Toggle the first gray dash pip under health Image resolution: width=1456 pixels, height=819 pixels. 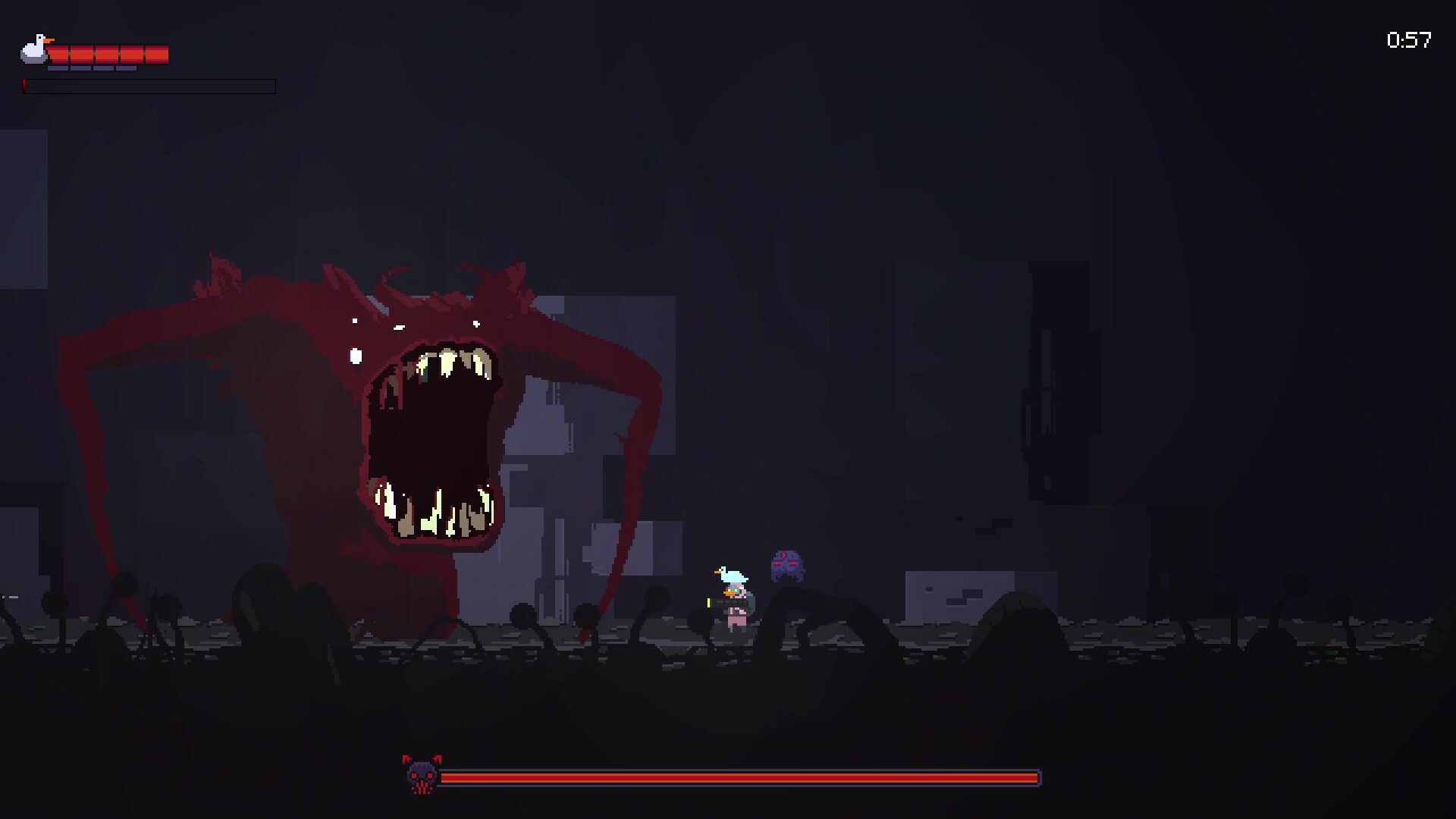tap(58, 67)
